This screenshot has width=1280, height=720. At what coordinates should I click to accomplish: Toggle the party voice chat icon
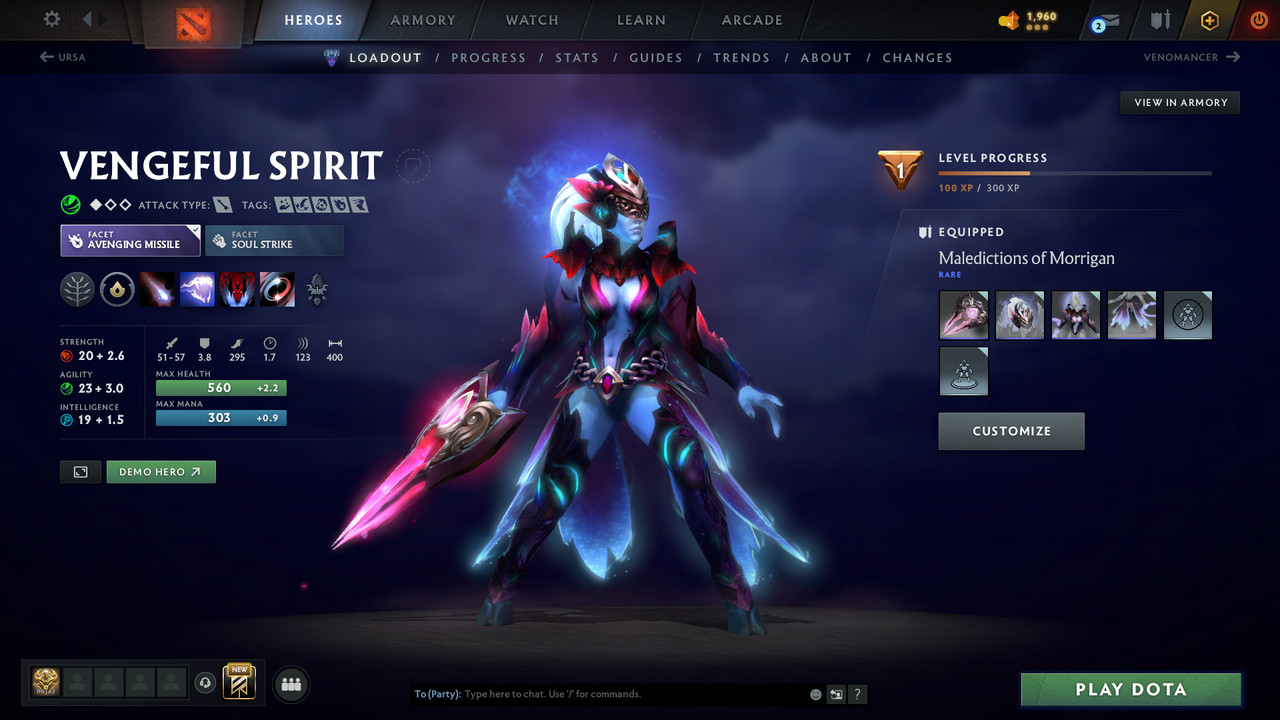tap(207, 682)
